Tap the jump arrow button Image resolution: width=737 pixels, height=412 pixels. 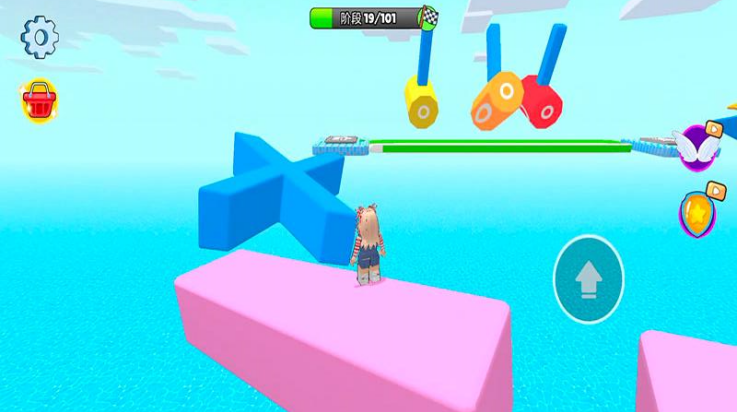coord(588,279)
